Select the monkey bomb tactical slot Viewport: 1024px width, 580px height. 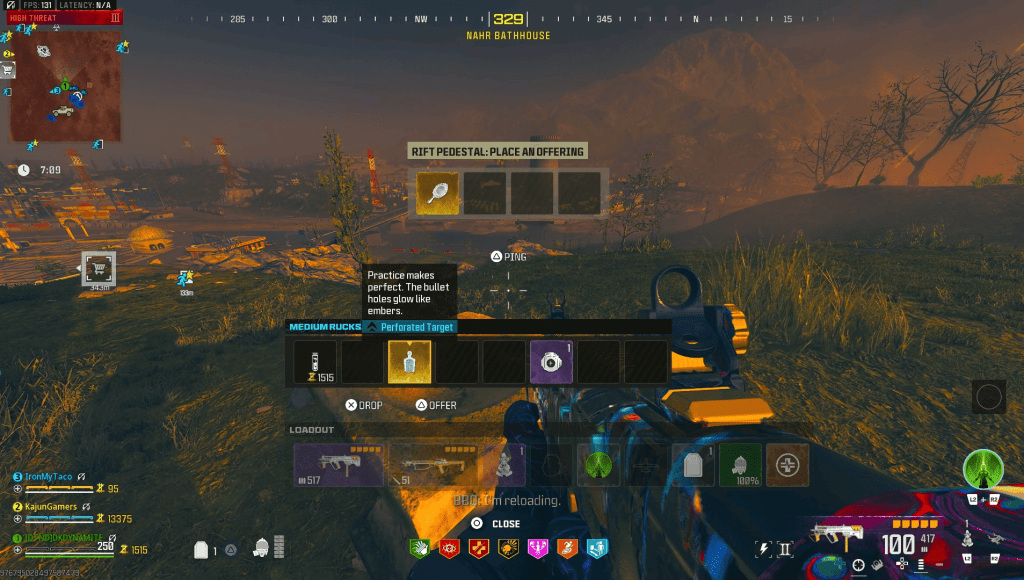pos(504,465)
